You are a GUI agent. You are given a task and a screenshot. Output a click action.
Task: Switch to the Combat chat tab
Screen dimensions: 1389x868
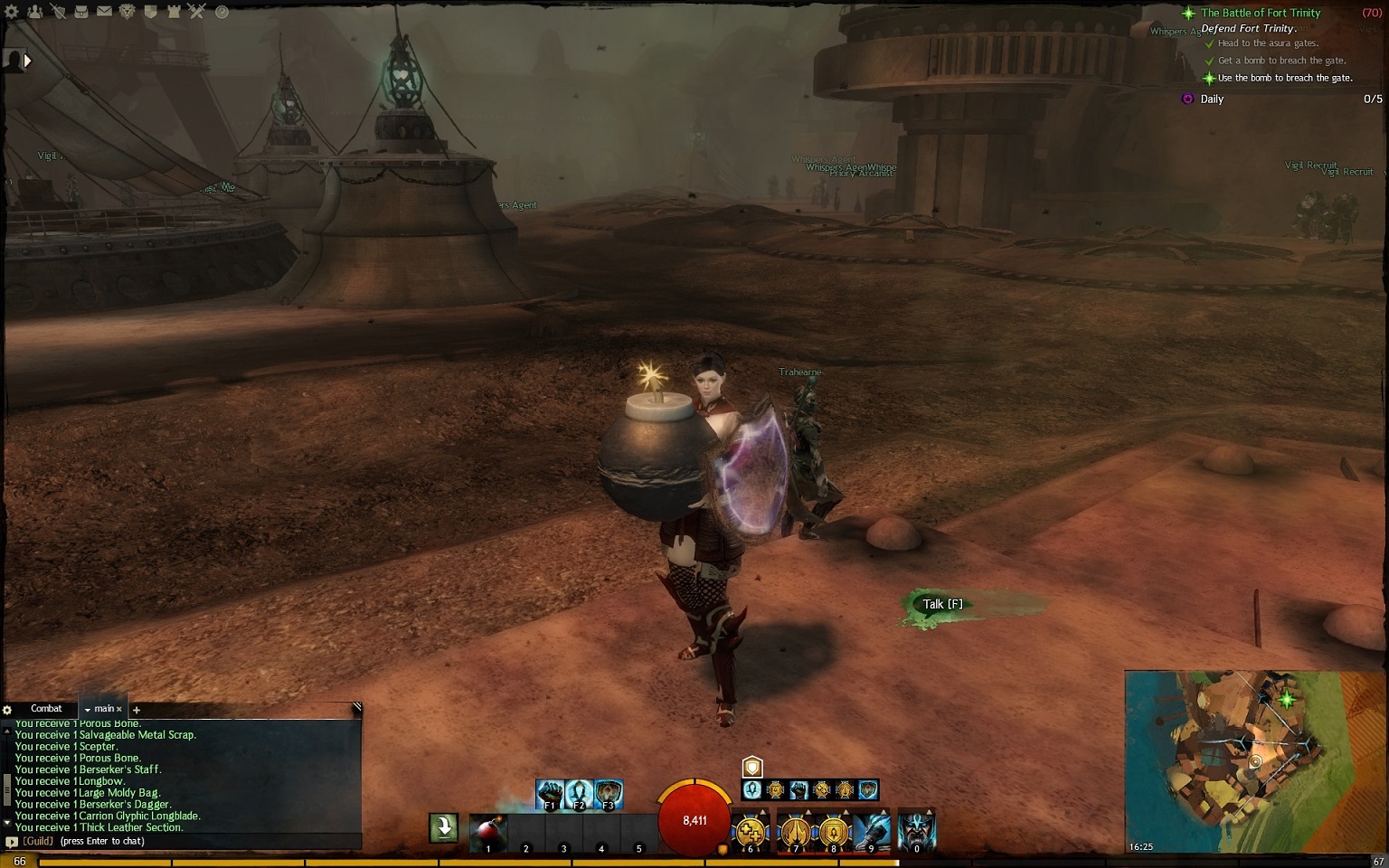(46, 709)
